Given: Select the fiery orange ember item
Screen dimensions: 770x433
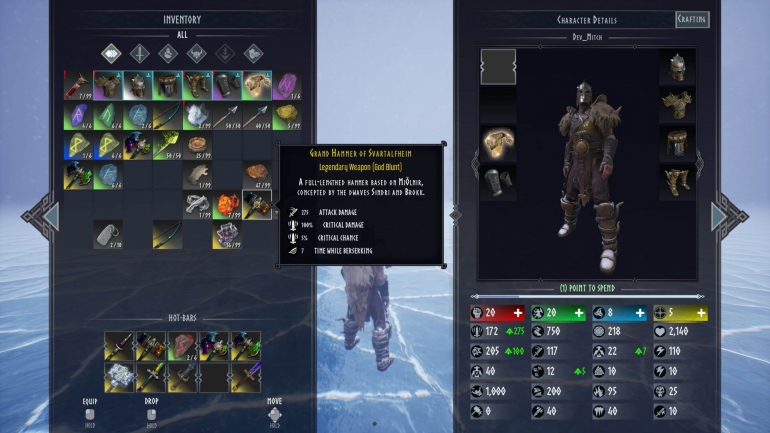Looking at the screenshot, I should click(227, 205).
